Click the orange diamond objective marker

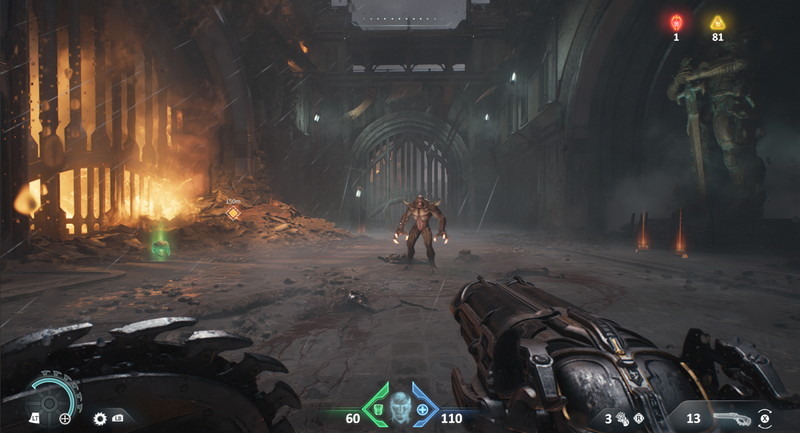233,213
